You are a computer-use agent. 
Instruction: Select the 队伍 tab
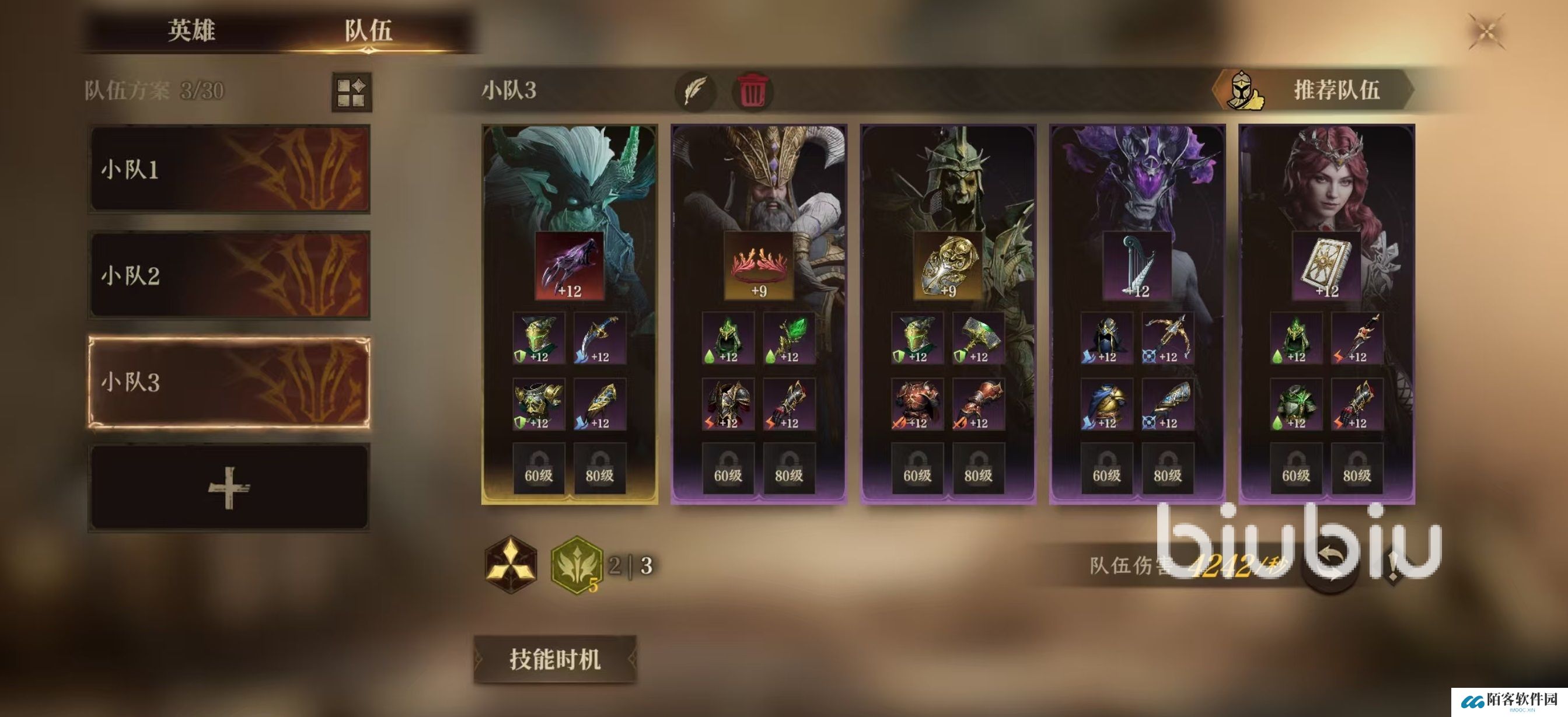pos(368,30)
